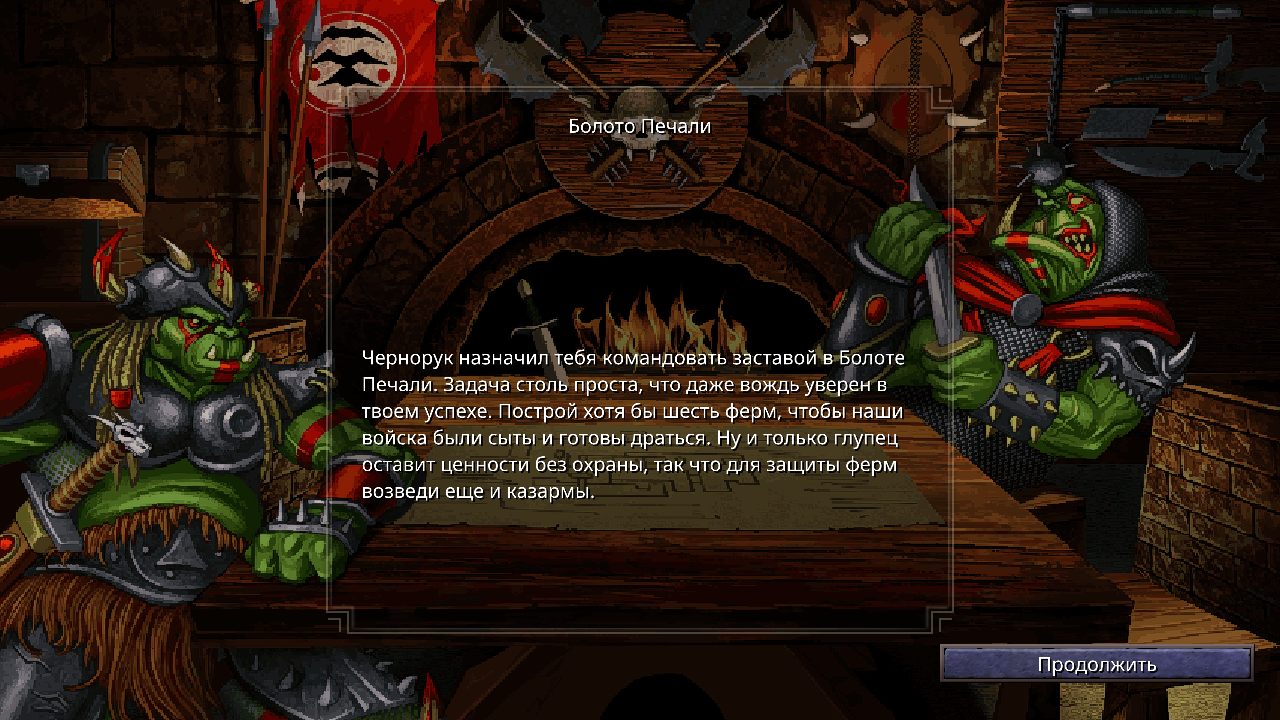Click the Болото Печали mission title
Viewport: 1280px width, 720px height.
[x=639, y=126]
